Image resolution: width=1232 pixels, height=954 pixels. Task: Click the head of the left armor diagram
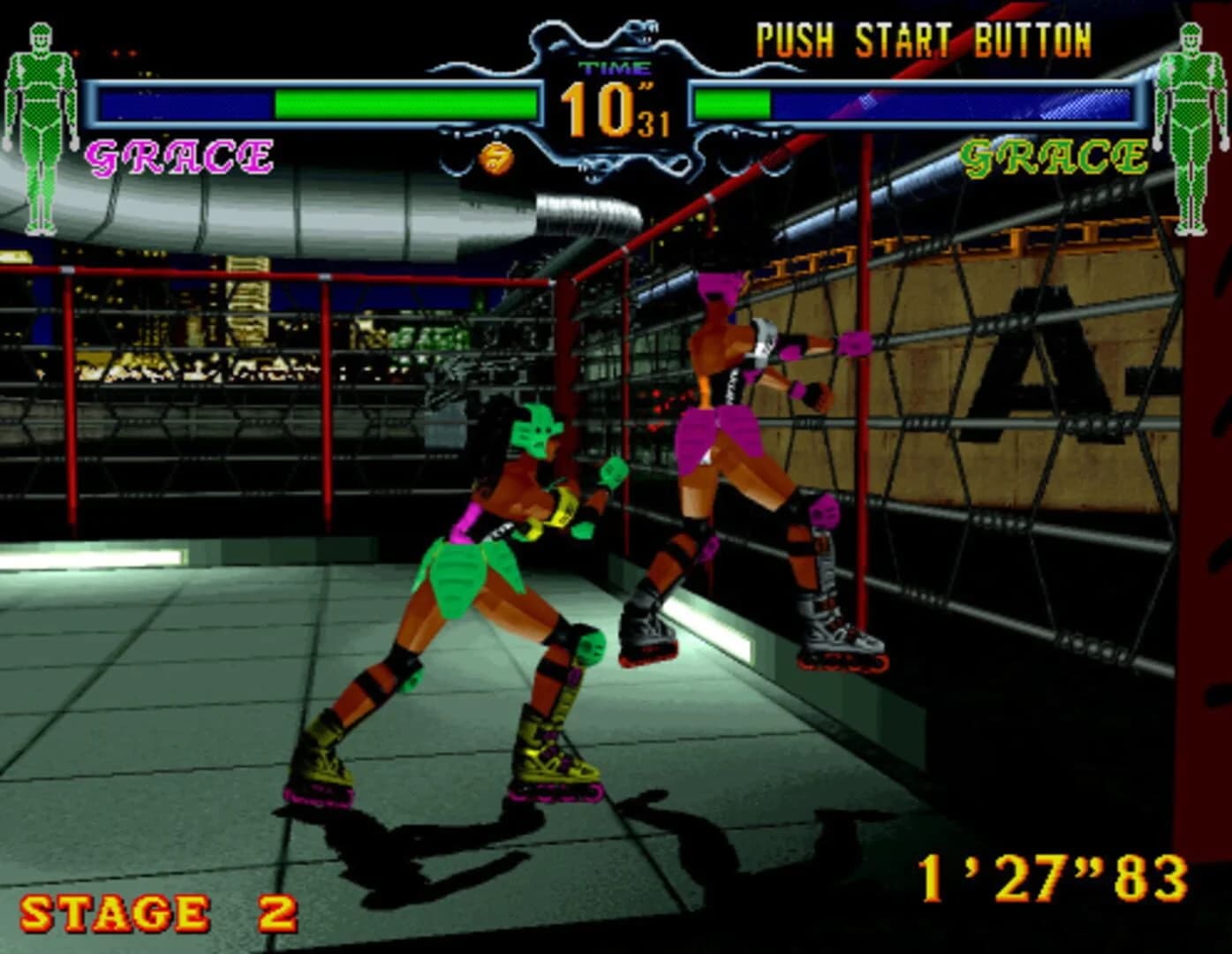(42, 35)
